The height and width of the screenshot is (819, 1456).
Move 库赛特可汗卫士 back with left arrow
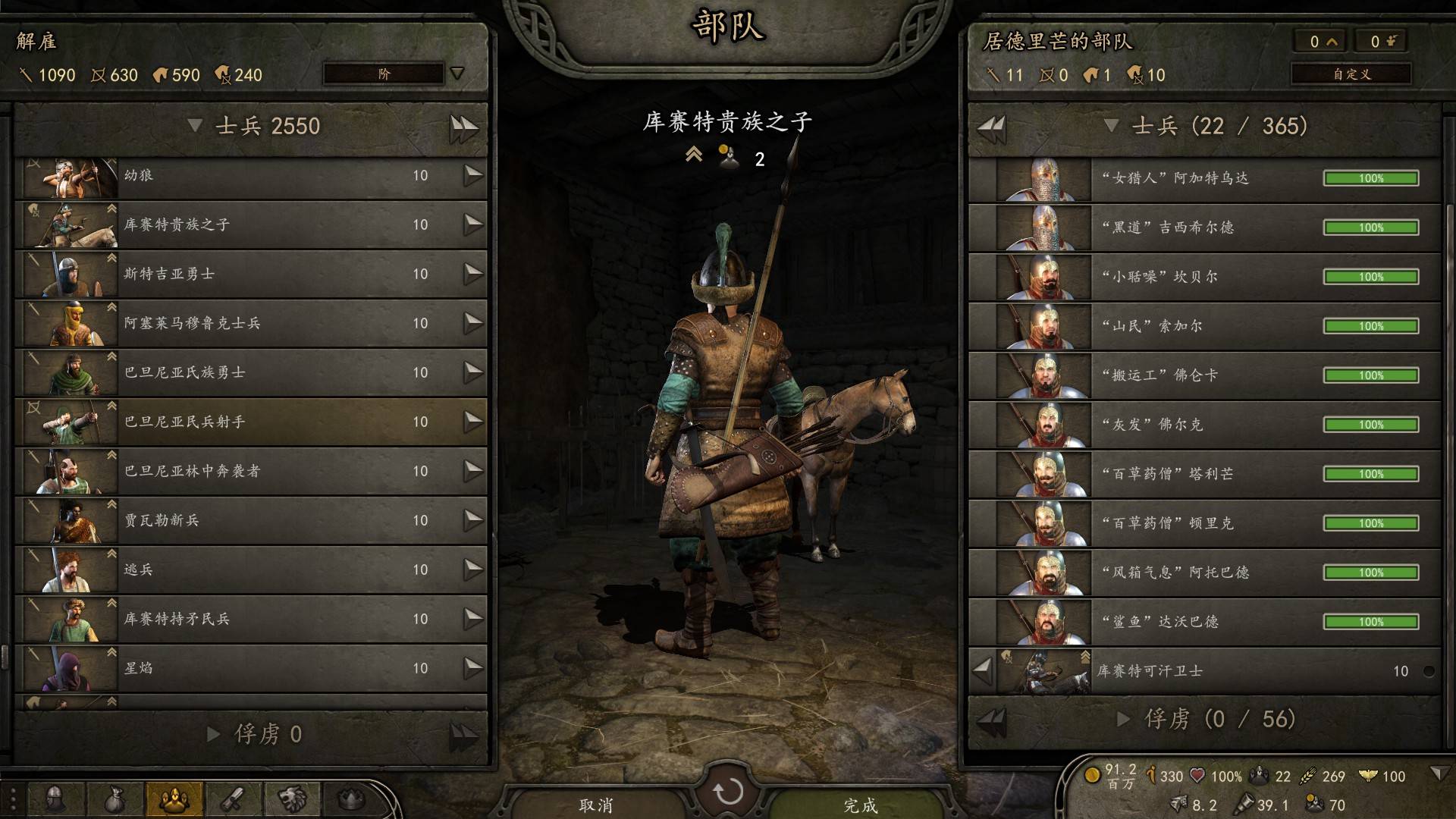coord(982,671)
